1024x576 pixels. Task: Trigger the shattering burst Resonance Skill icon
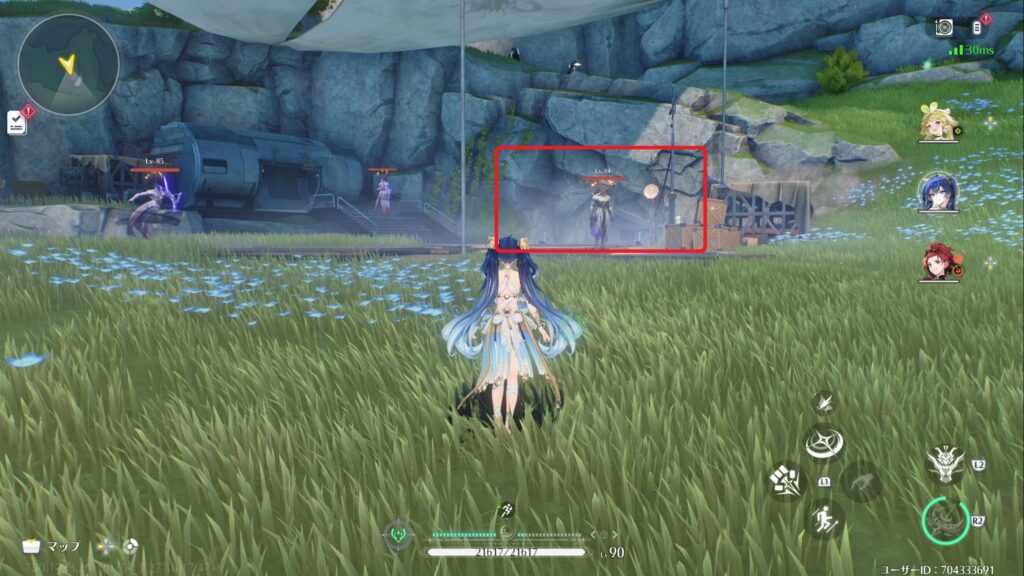click(785, 481)
